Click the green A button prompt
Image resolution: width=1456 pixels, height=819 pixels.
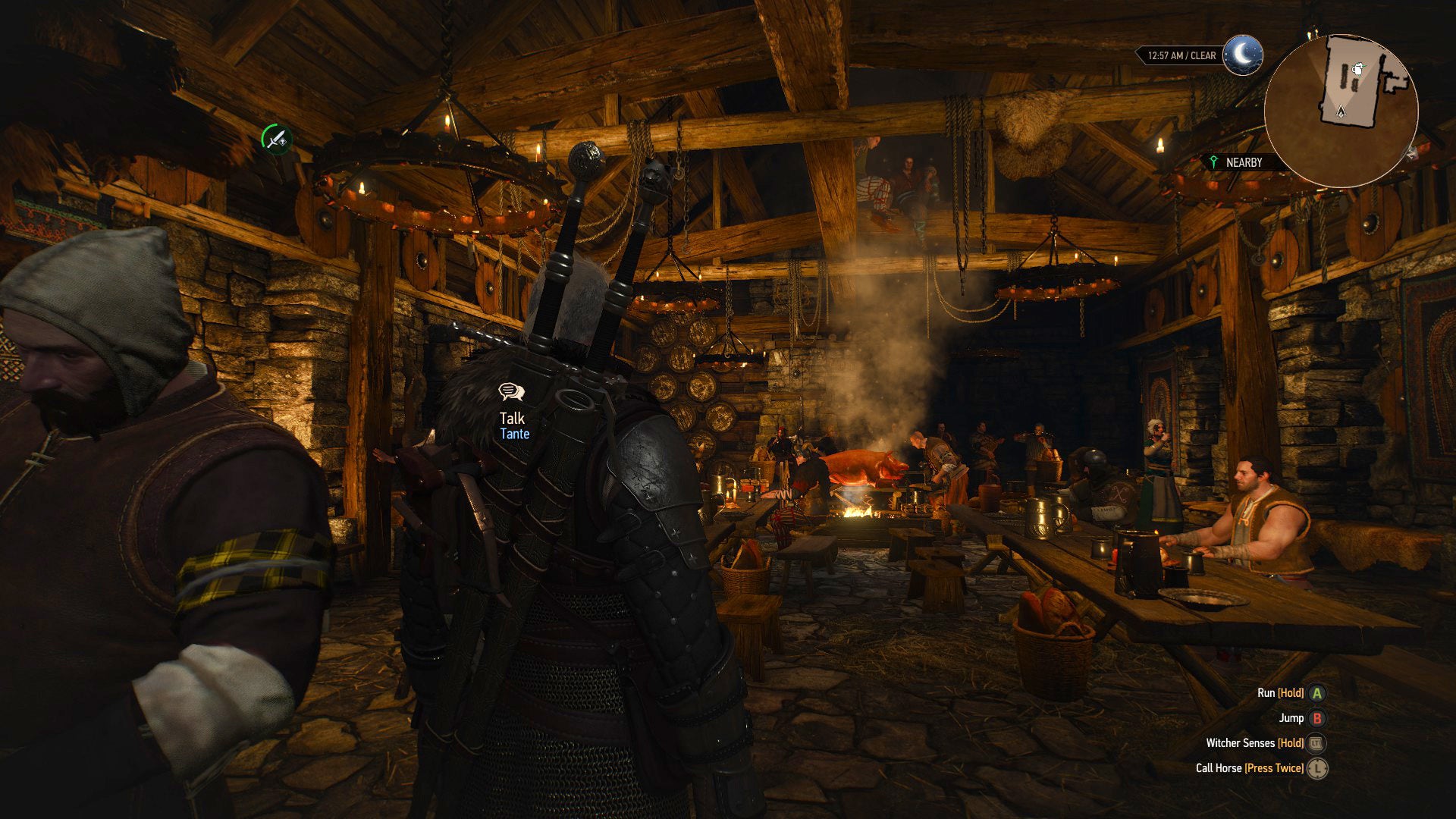point(1316,694)
